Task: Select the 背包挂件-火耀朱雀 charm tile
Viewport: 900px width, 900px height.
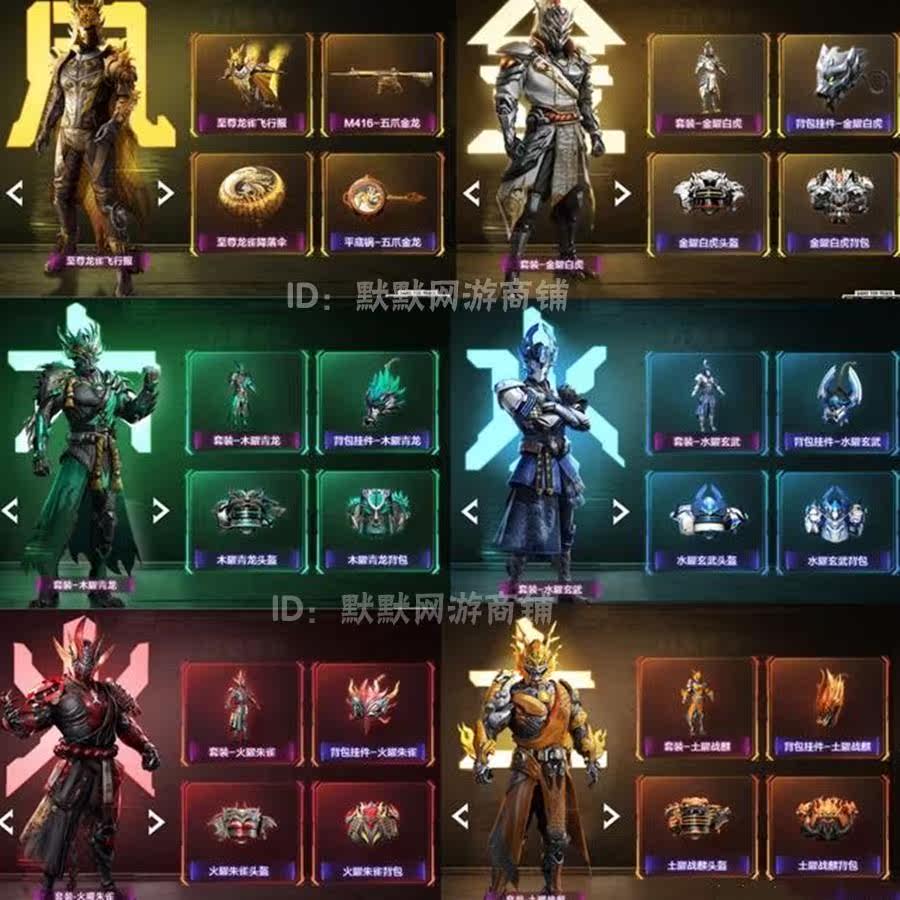Action: click(372, 712)
